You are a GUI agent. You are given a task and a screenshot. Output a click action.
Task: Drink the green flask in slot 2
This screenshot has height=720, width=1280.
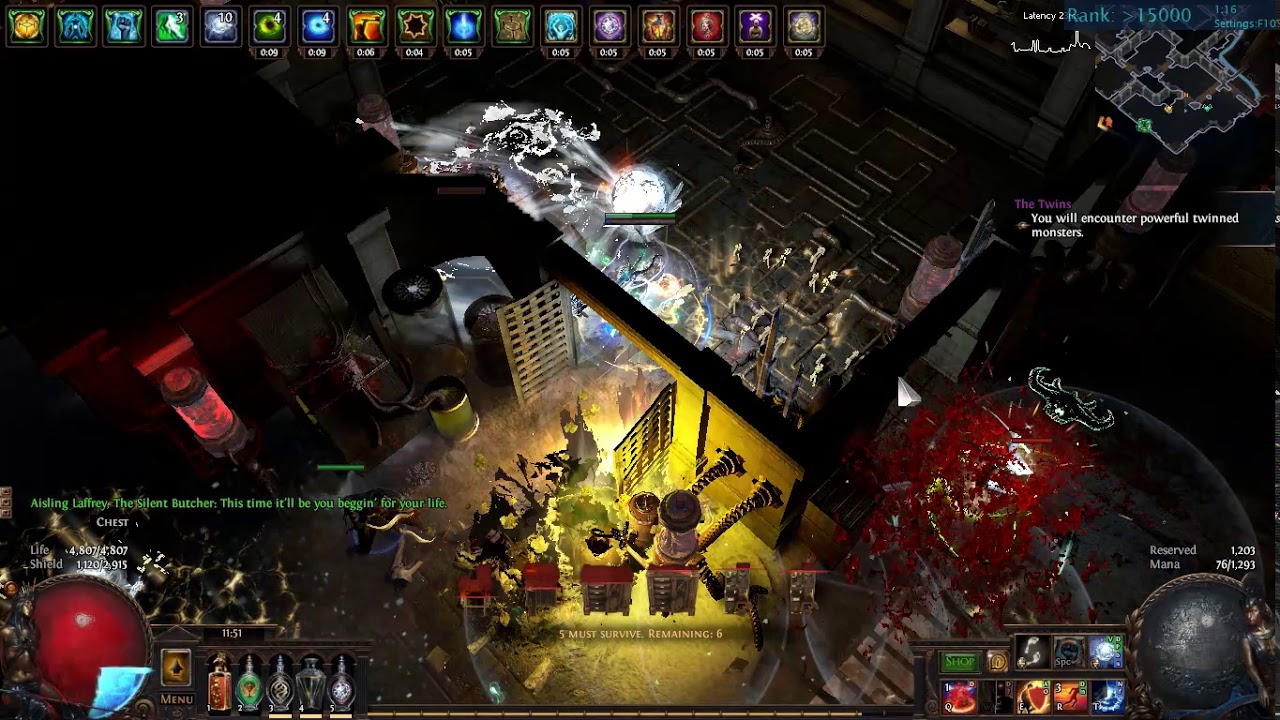249,684
